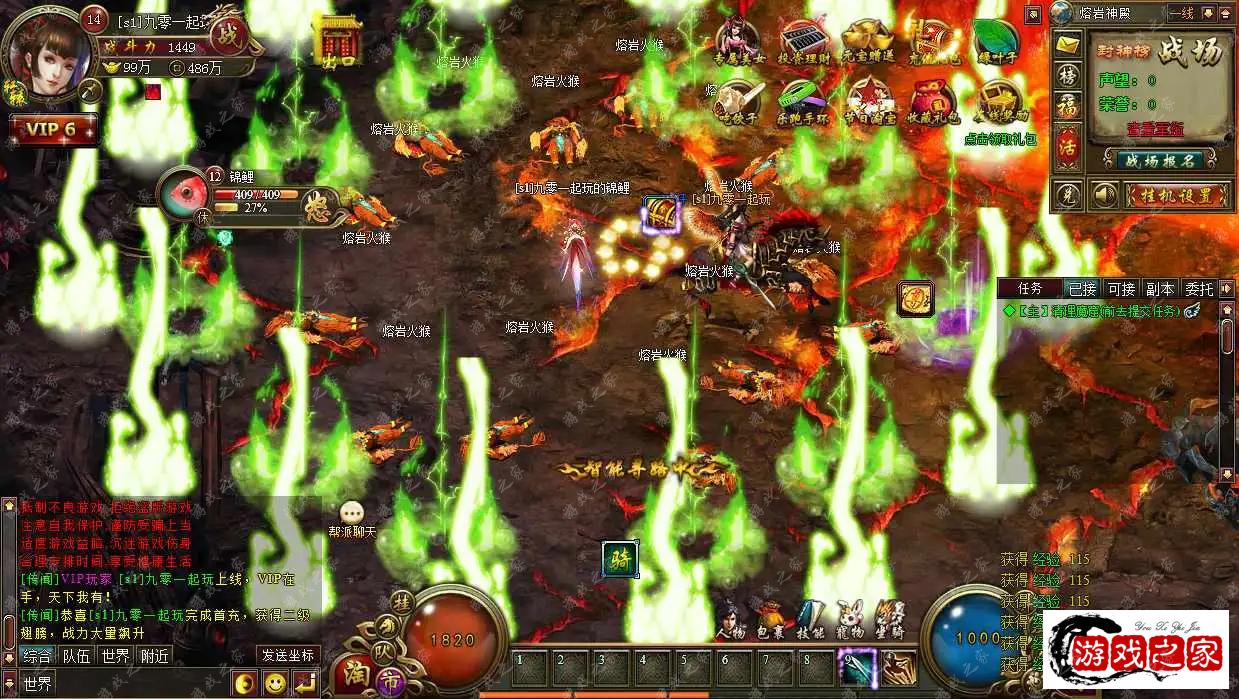Open the smiley emoji picker in chat

[275, 684]
